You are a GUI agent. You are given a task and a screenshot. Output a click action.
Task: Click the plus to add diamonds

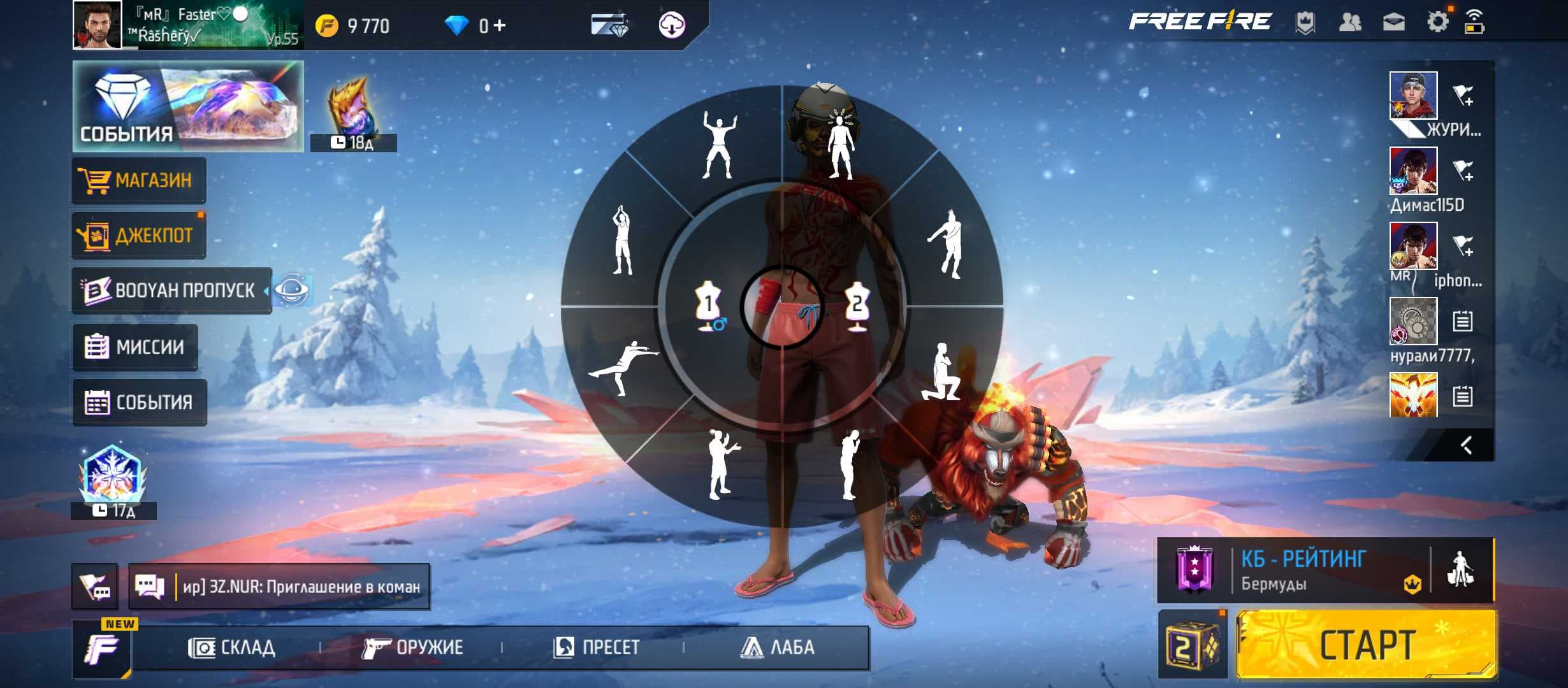pos(500,26)
